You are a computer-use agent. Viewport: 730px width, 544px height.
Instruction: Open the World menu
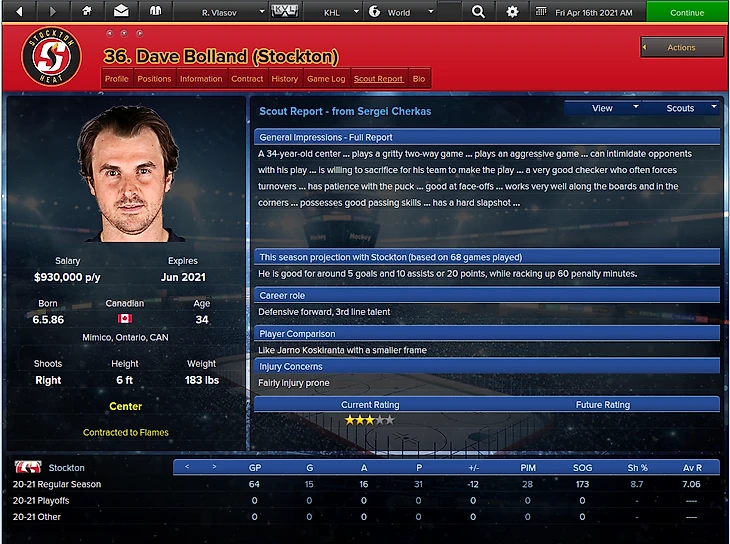(400, 13)
